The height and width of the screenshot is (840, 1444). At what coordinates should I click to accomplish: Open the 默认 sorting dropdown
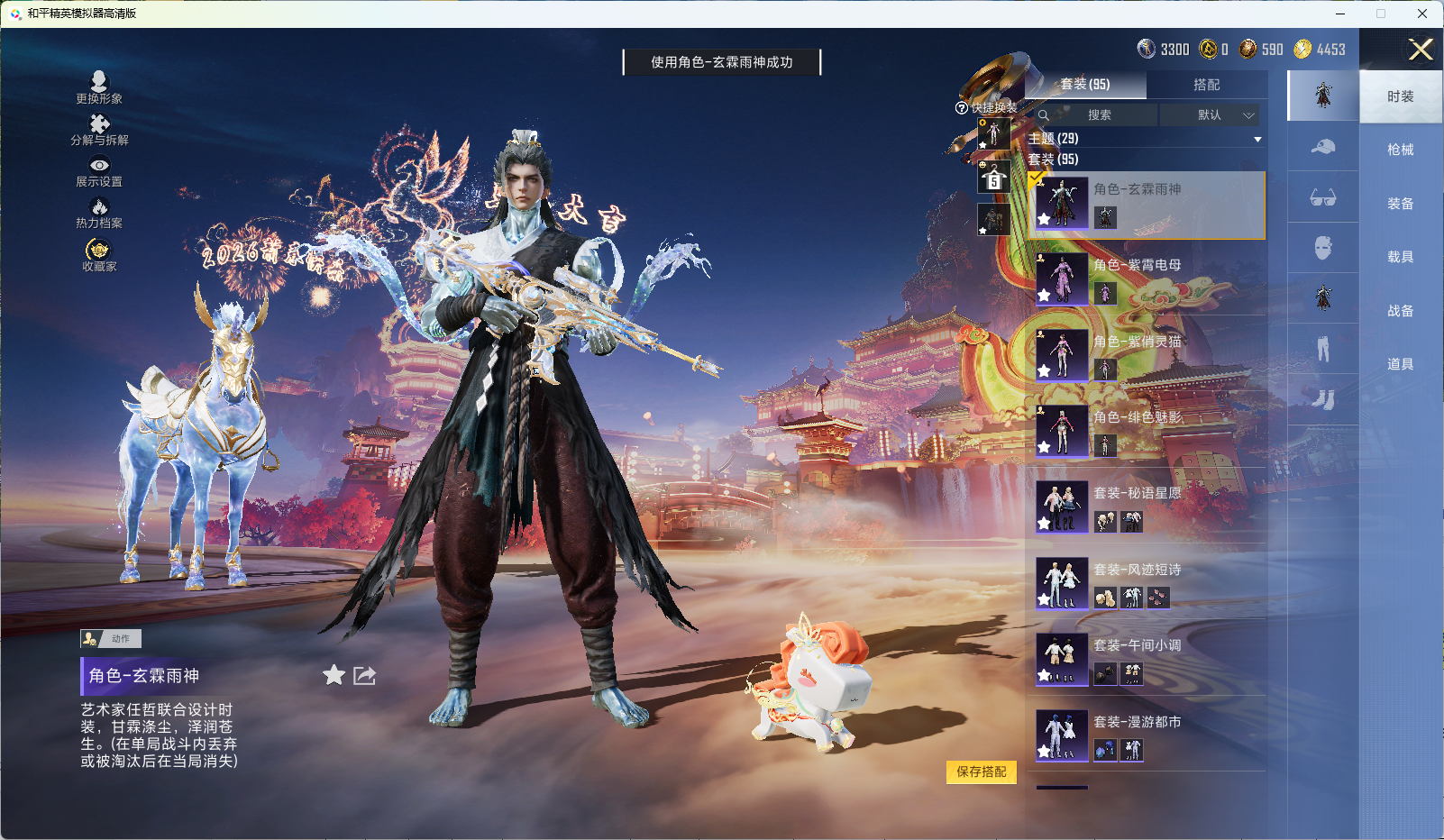tap(1211, 115)
